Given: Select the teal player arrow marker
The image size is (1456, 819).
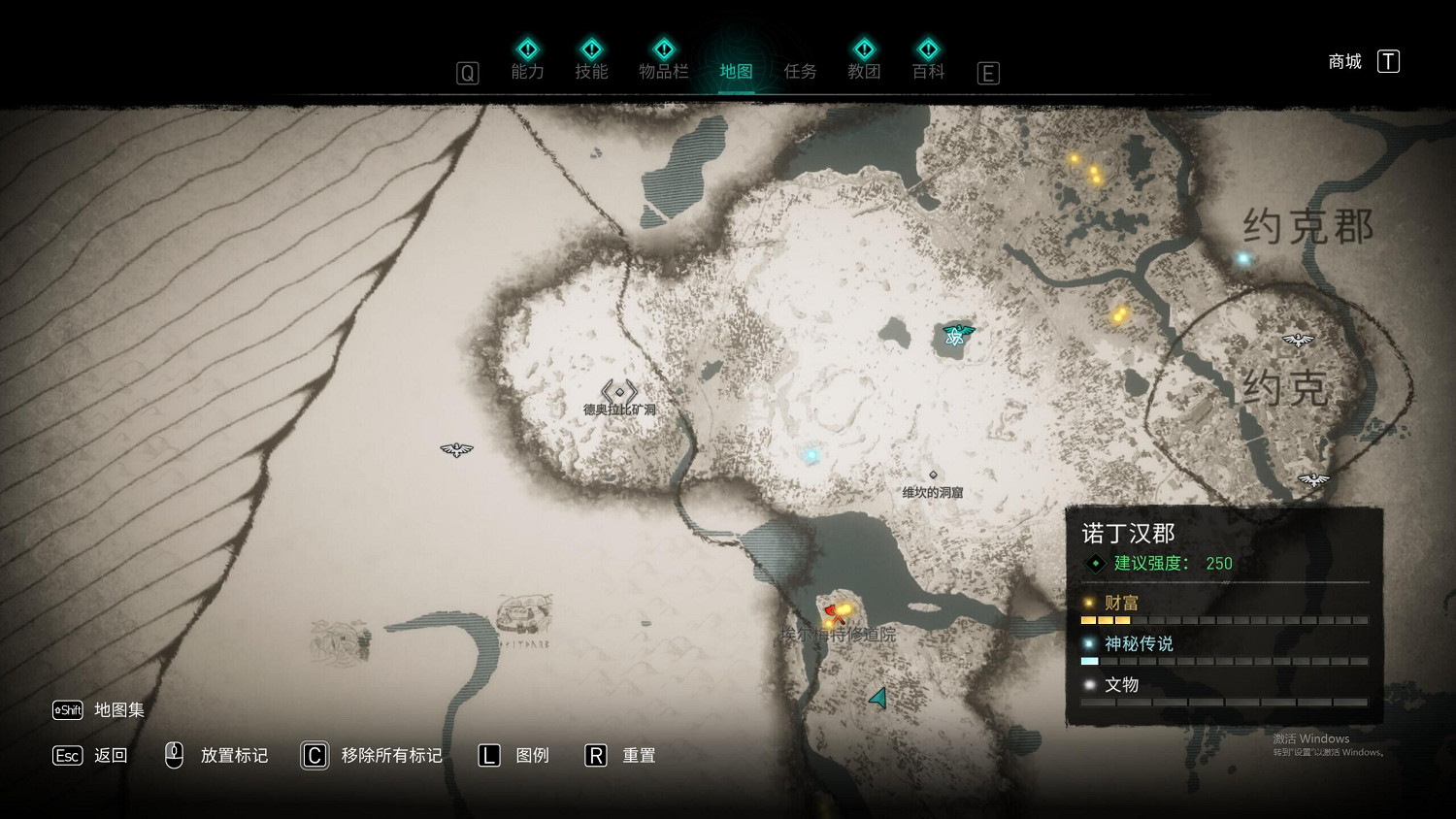Looking at the screenshot, I should [x=879, y=698].
